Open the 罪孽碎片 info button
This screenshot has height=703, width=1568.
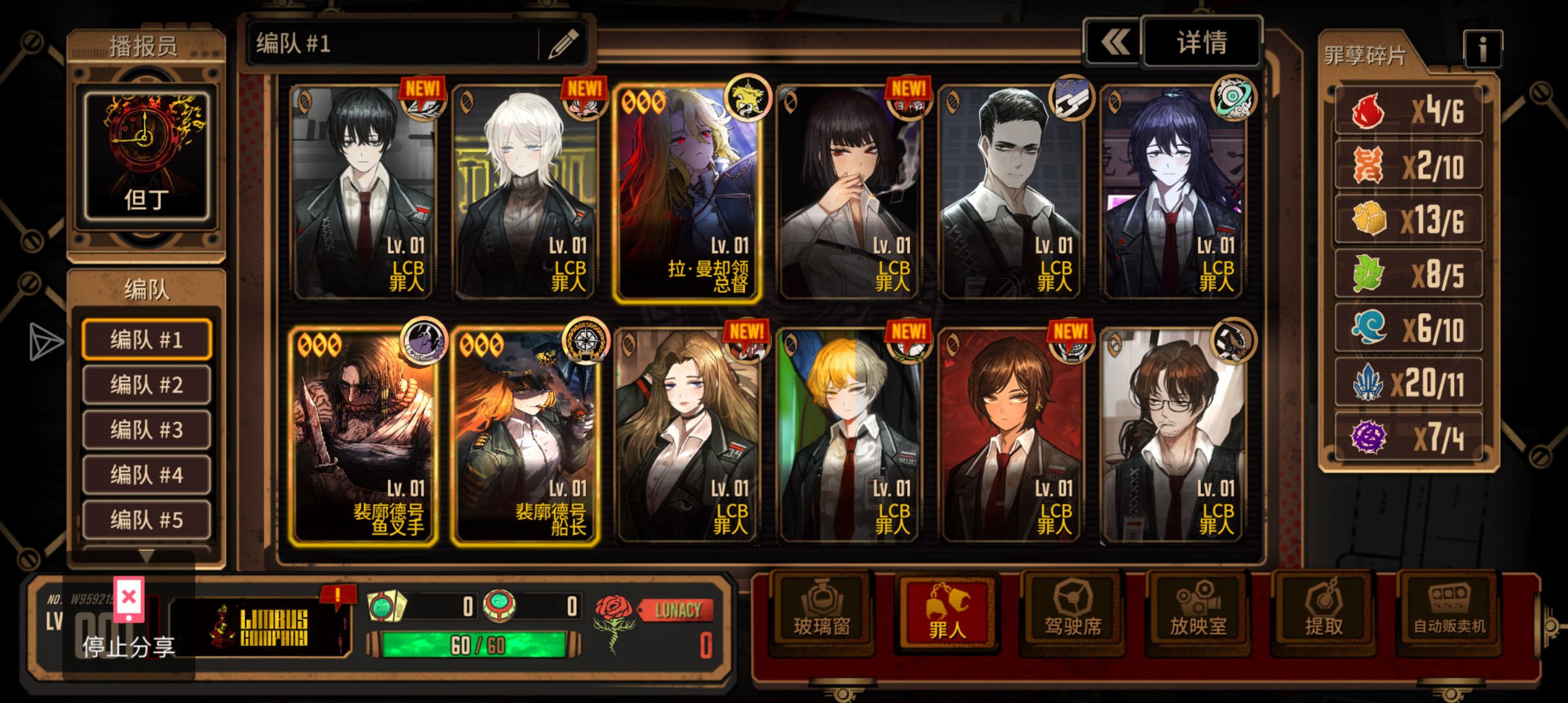(x=1482, y=49)
